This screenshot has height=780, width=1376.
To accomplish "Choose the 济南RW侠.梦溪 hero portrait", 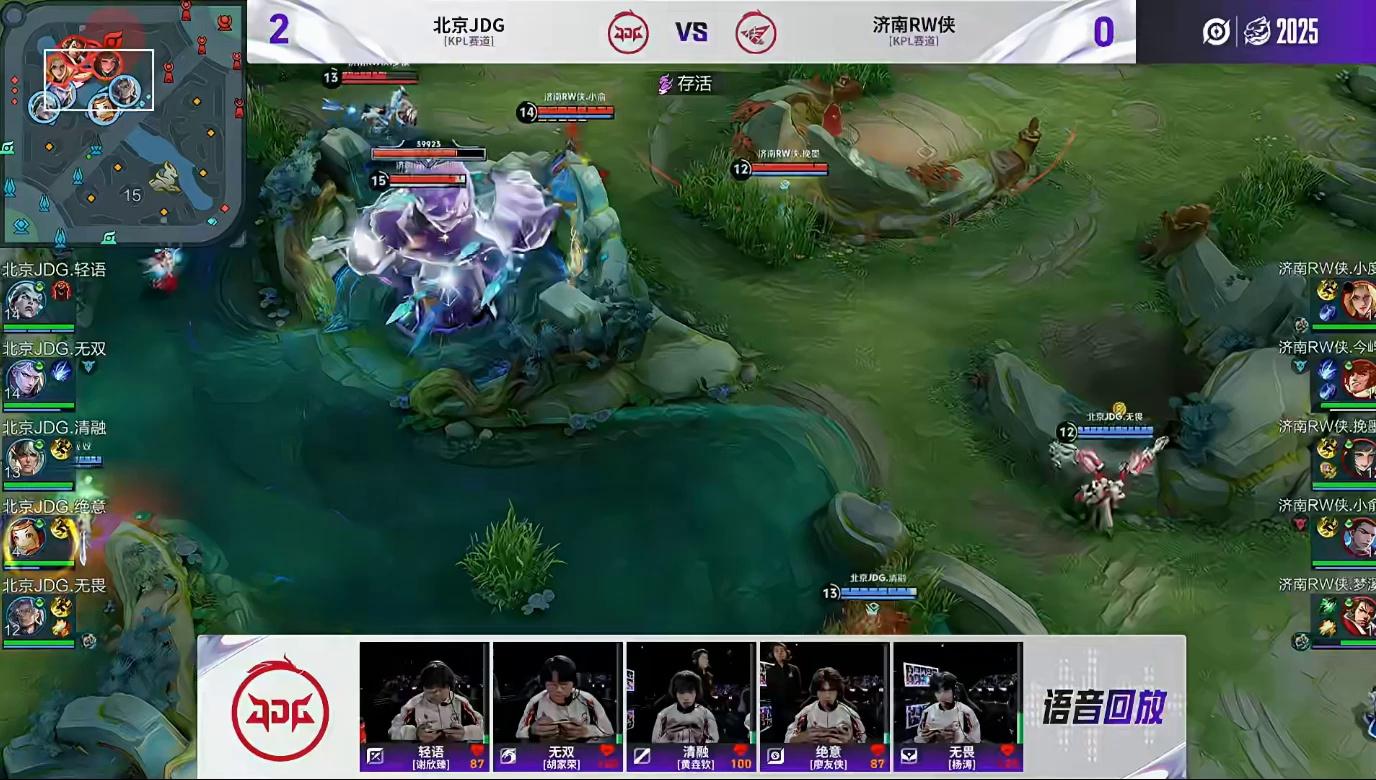I will pyautogui.click(x=1358, y=615).
